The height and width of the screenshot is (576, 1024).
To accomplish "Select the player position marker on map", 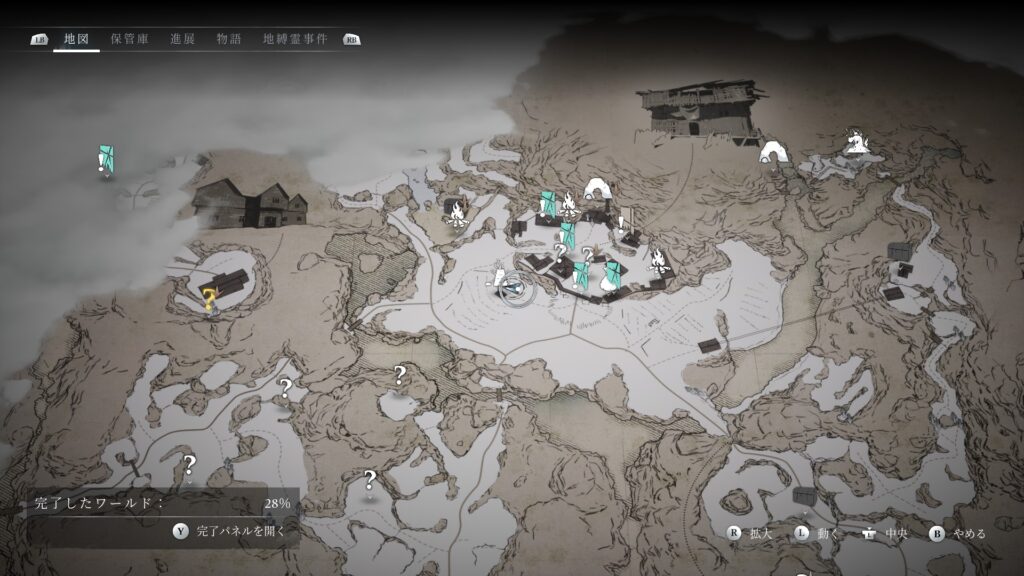I will (513, 288).
